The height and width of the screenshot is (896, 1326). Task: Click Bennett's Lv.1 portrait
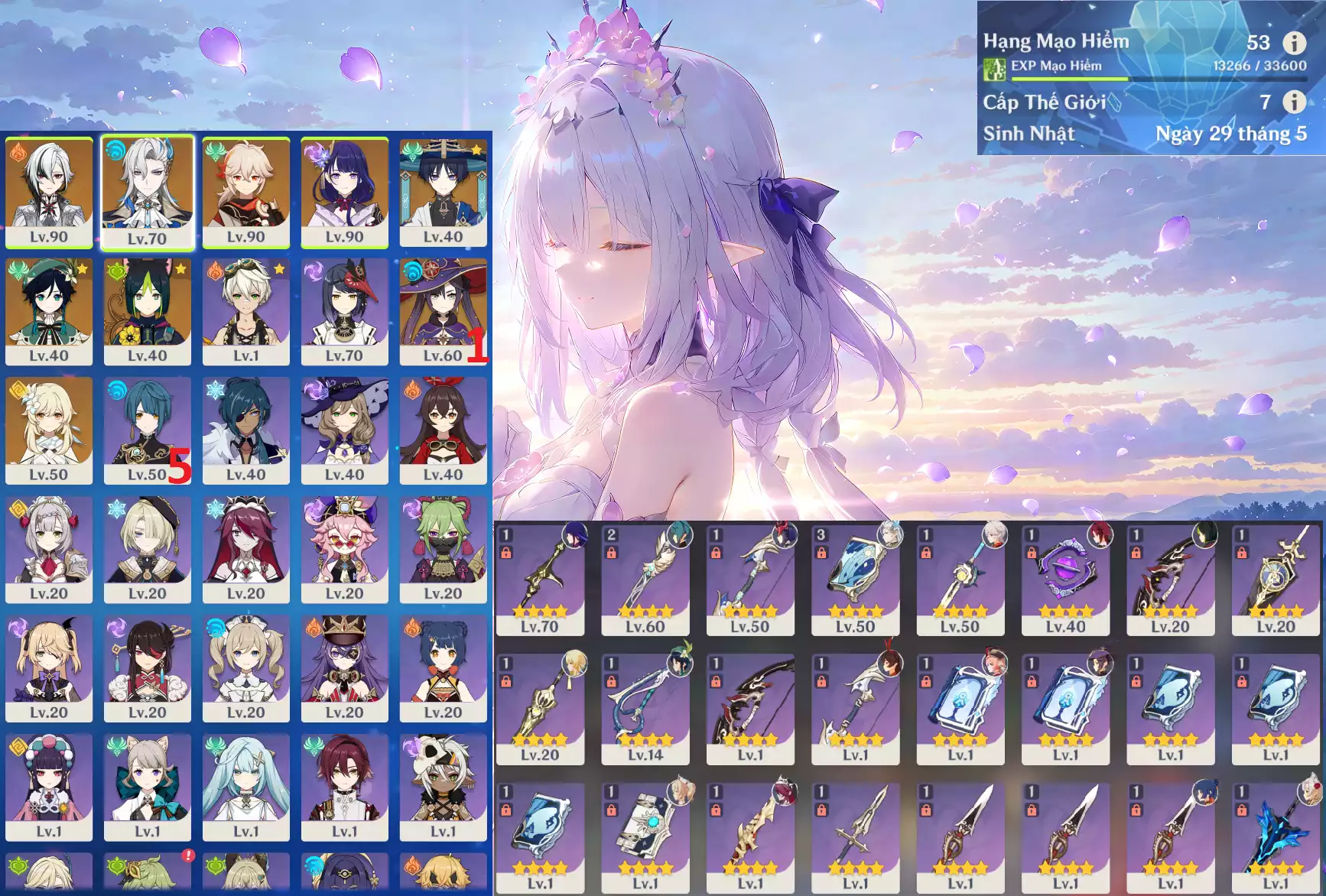tap(245, 311)
